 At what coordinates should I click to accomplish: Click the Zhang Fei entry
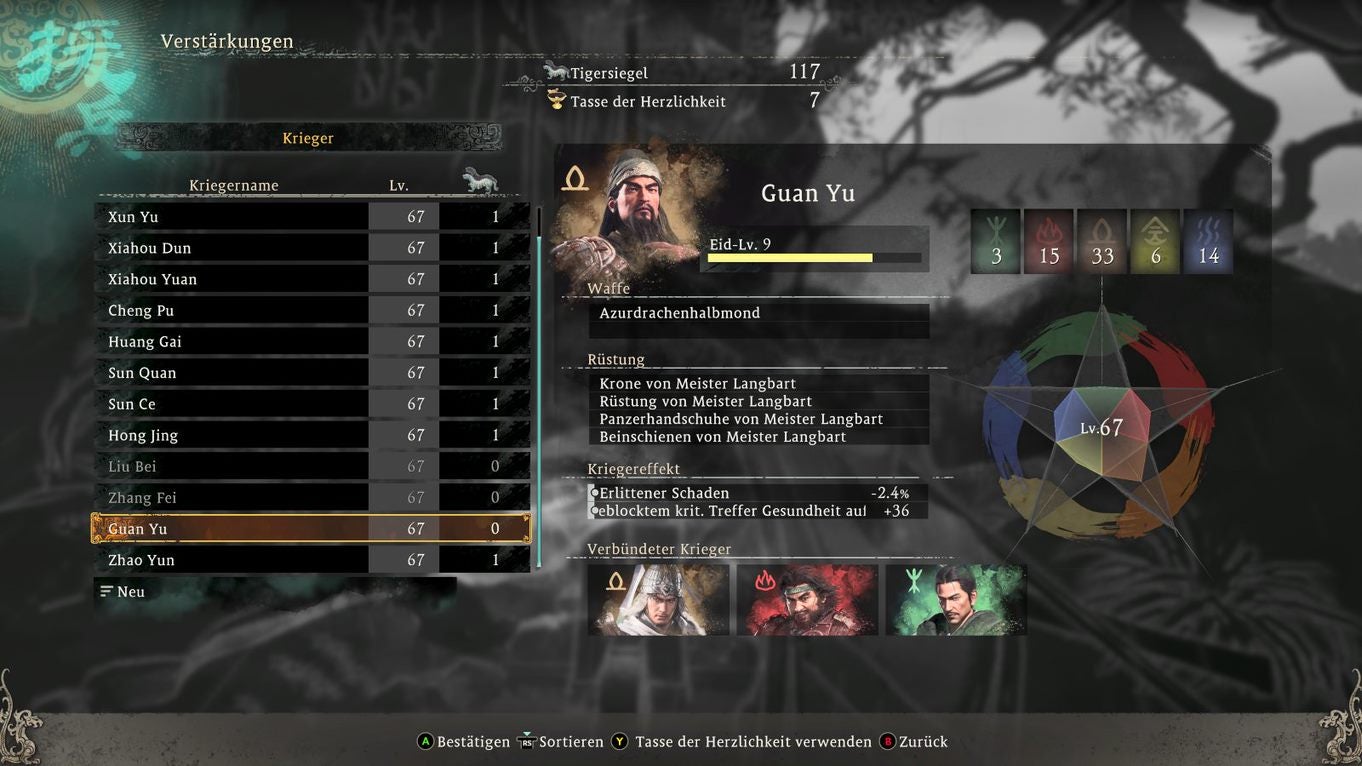tap(312, 498)
